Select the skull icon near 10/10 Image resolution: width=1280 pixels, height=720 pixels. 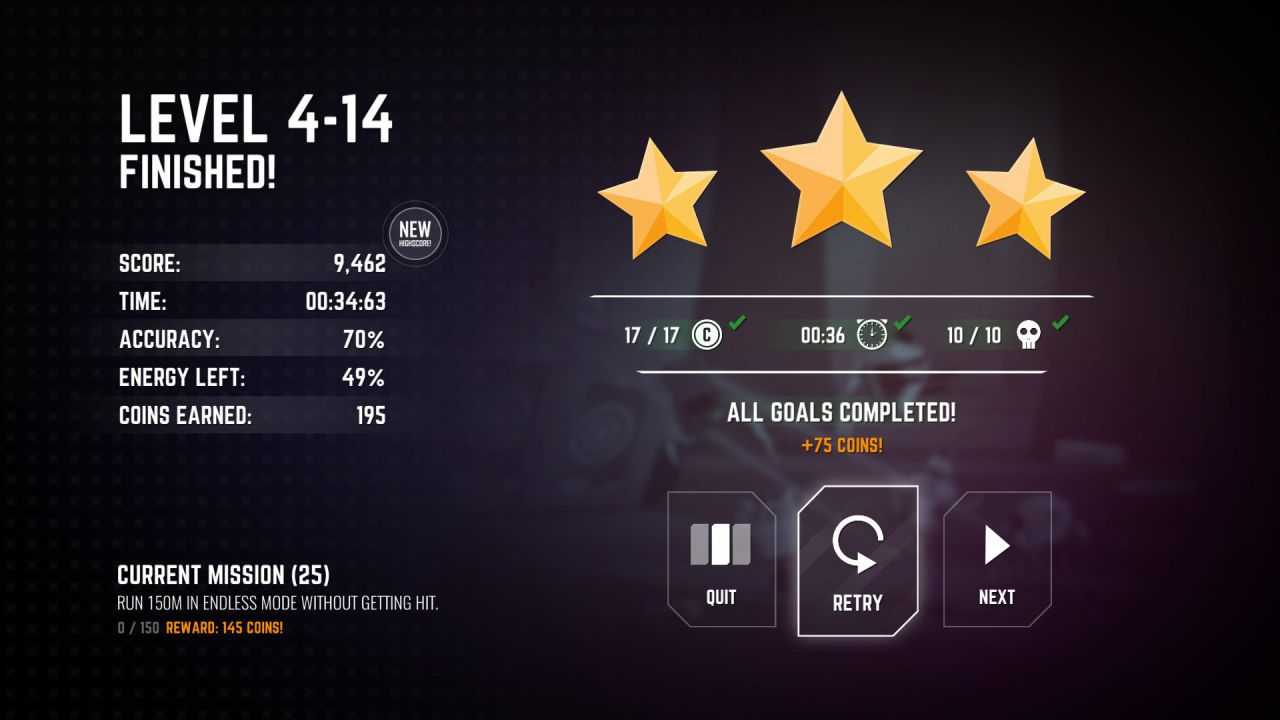point(1026,335)
